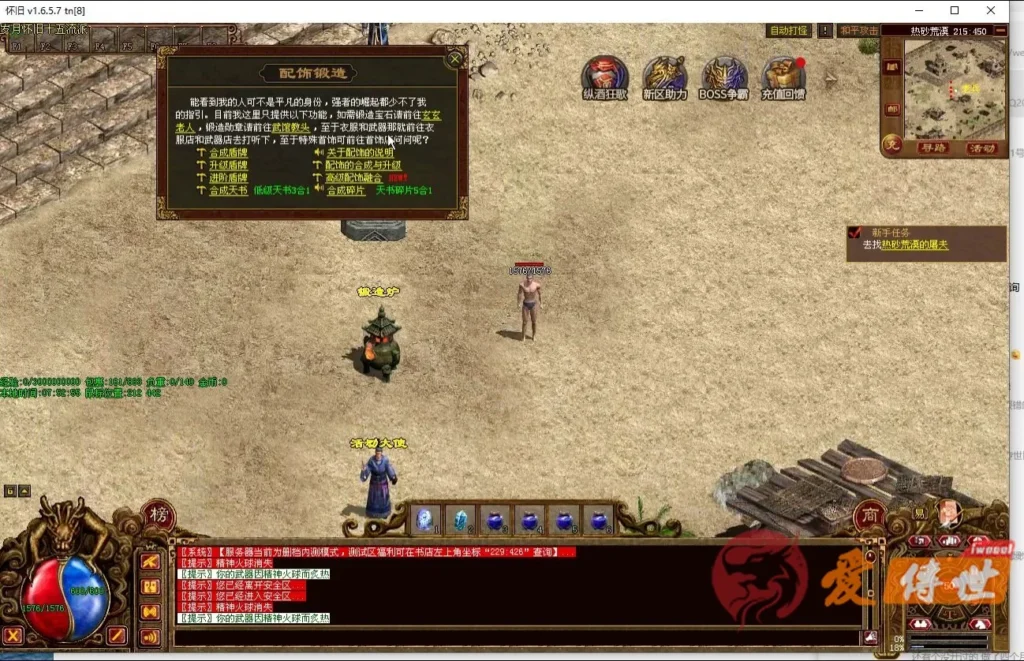Open the BOSS争霸 icon
This screenshot has width=1024, height=661.
point(723,75)
